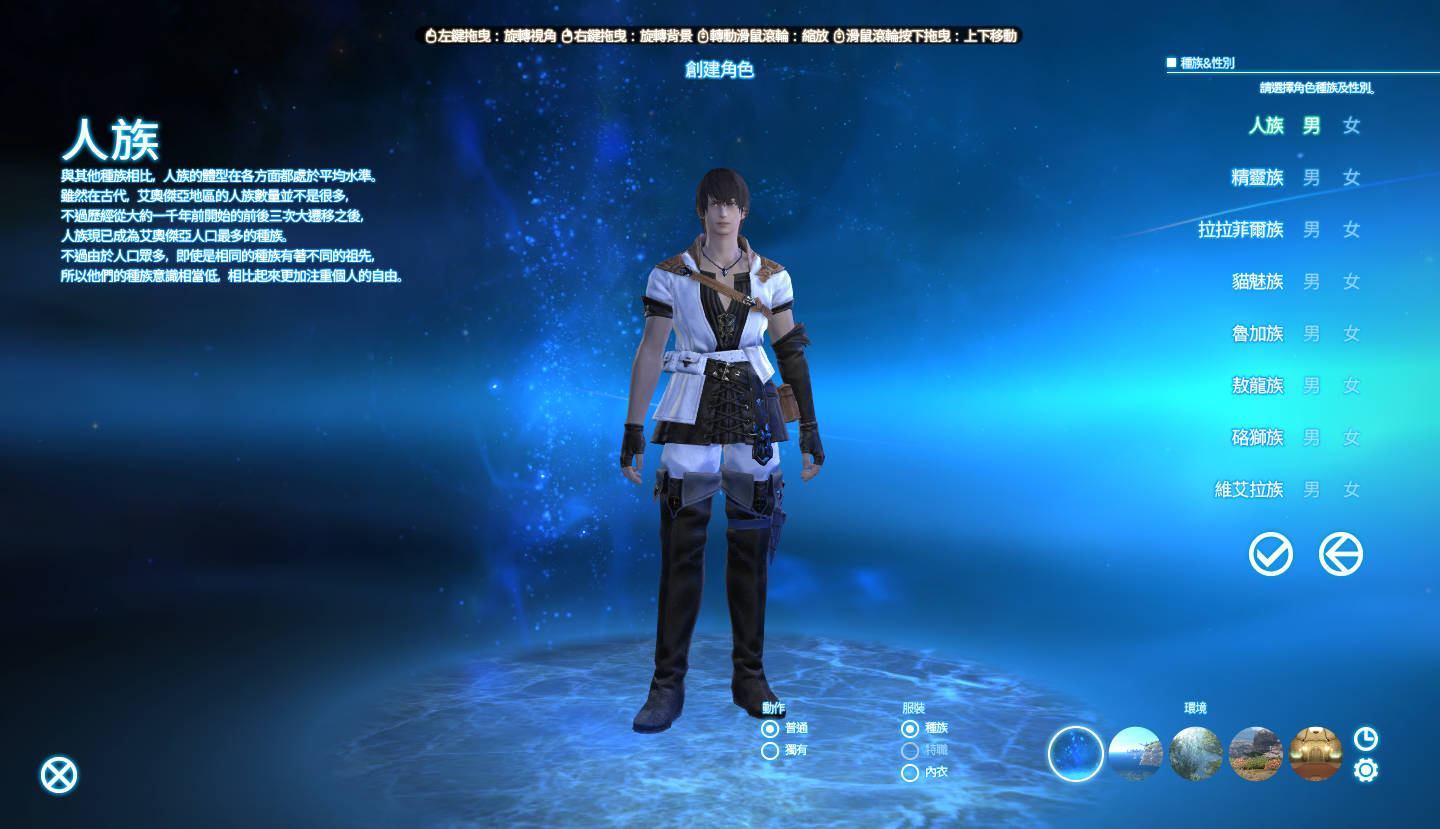
Task: Select the 普通 motion radio button
Action: 769,727
